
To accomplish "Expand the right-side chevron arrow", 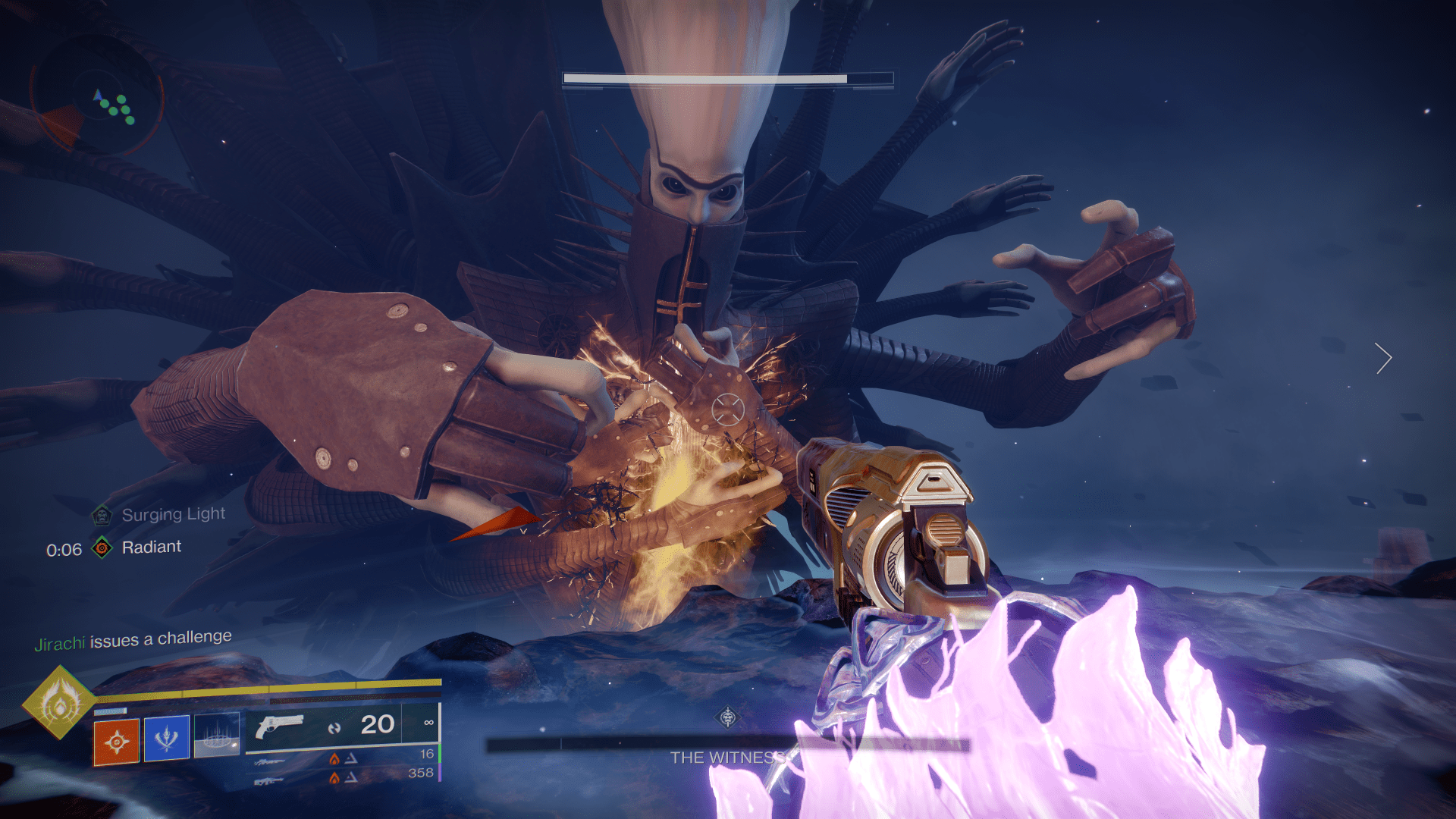I will point(1384,359).
